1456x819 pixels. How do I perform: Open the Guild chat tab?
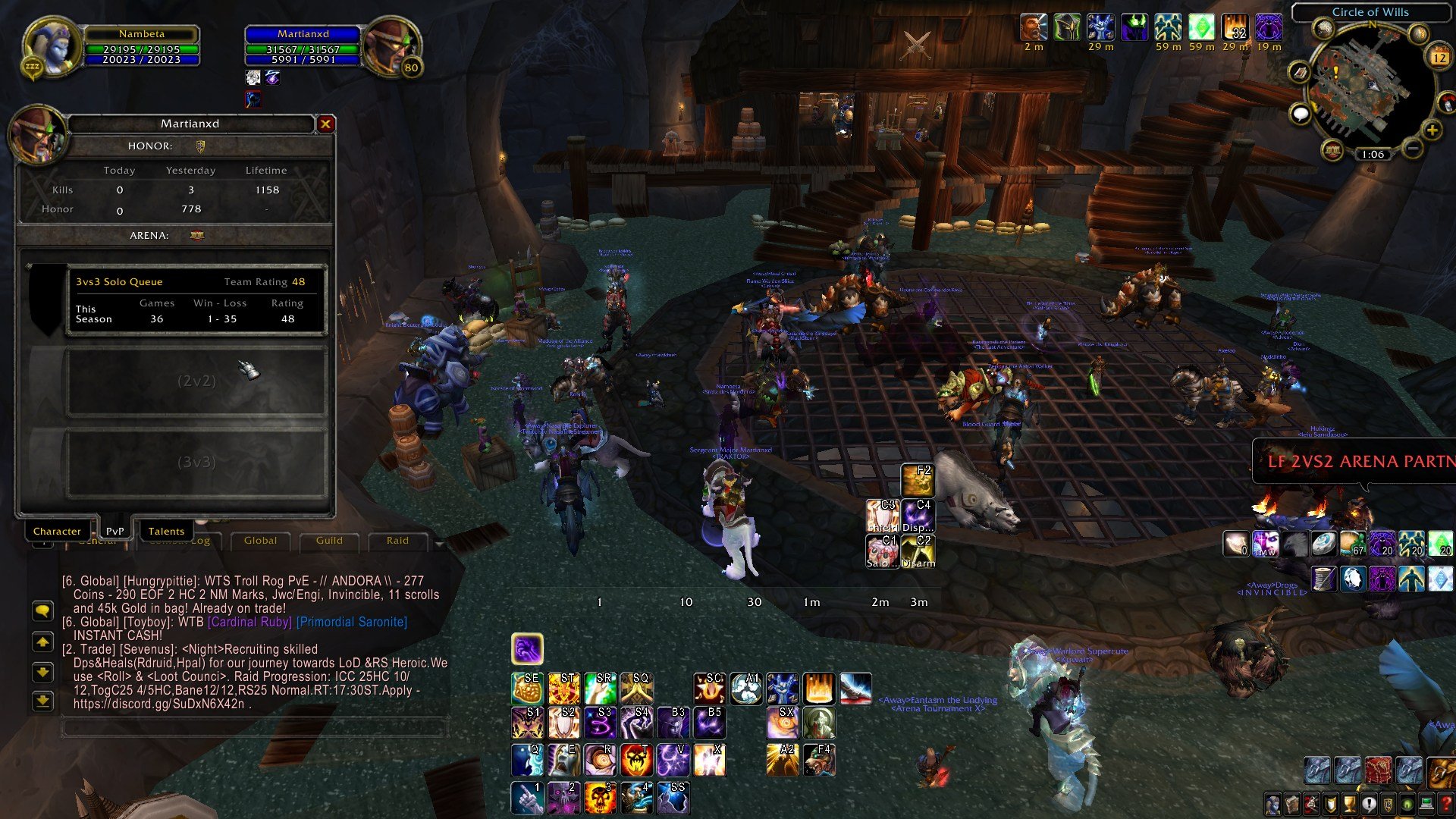click(329, 541)
